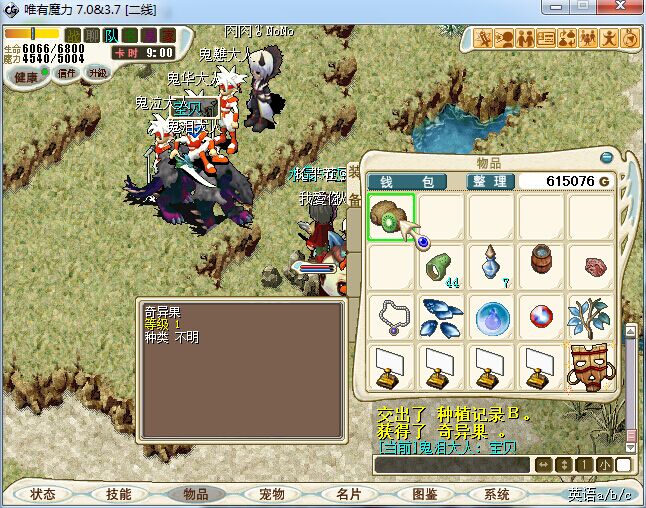Toggle the 物品 items menu tab
The image size is (646, 508).
(195, 494)
